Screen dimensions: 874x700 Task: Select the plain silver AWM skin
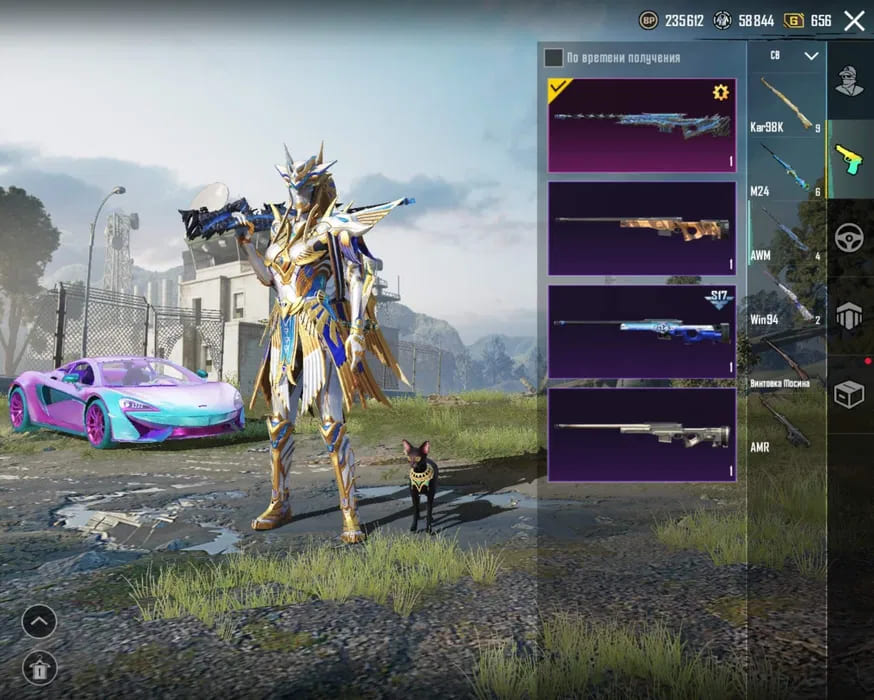pyautogui.click(x=641, y=434)
